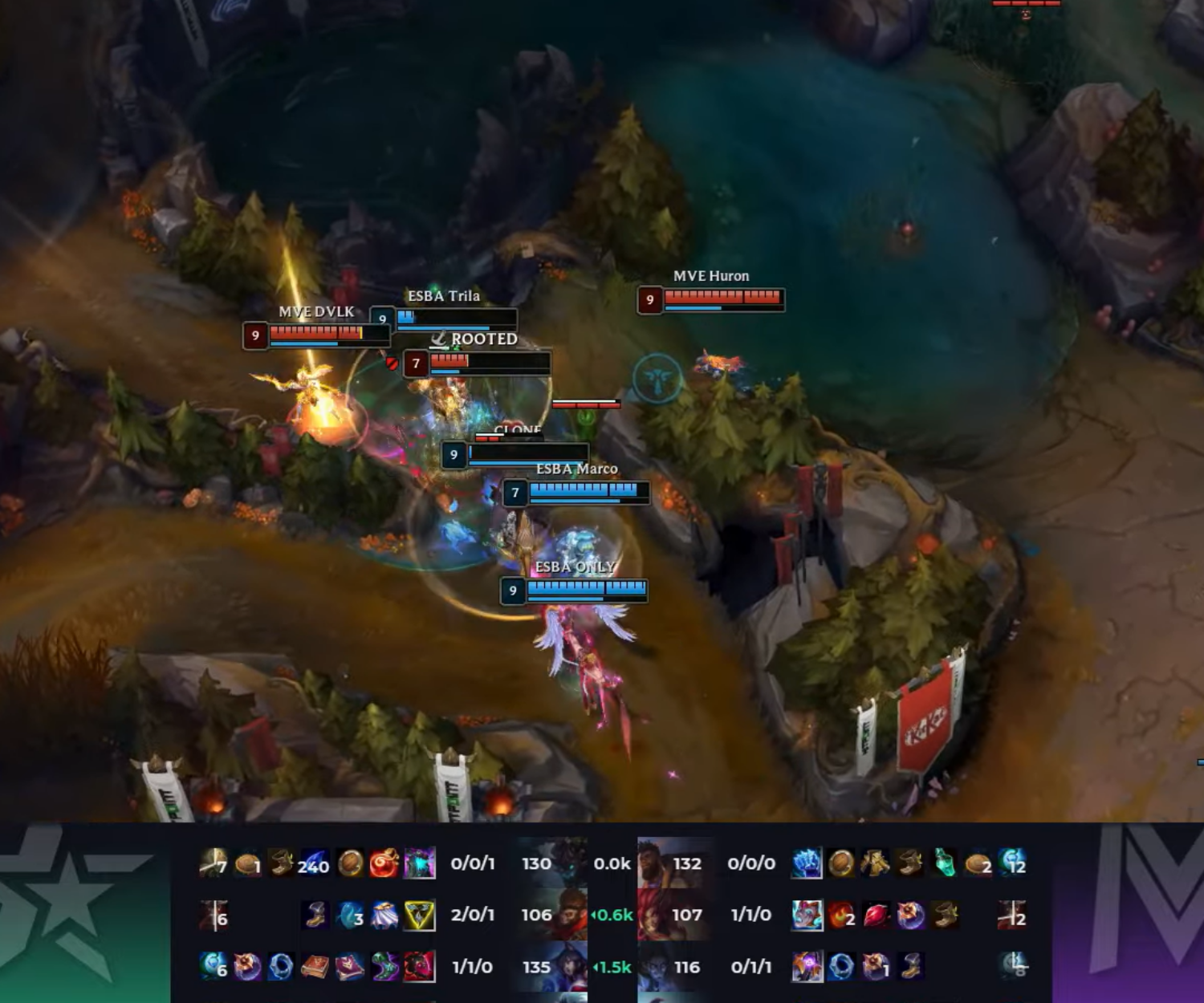This screenshot has width=1204, height=1003.
Task: Inspect the Tear item showing 240 stacks
Action: (315, 863)
